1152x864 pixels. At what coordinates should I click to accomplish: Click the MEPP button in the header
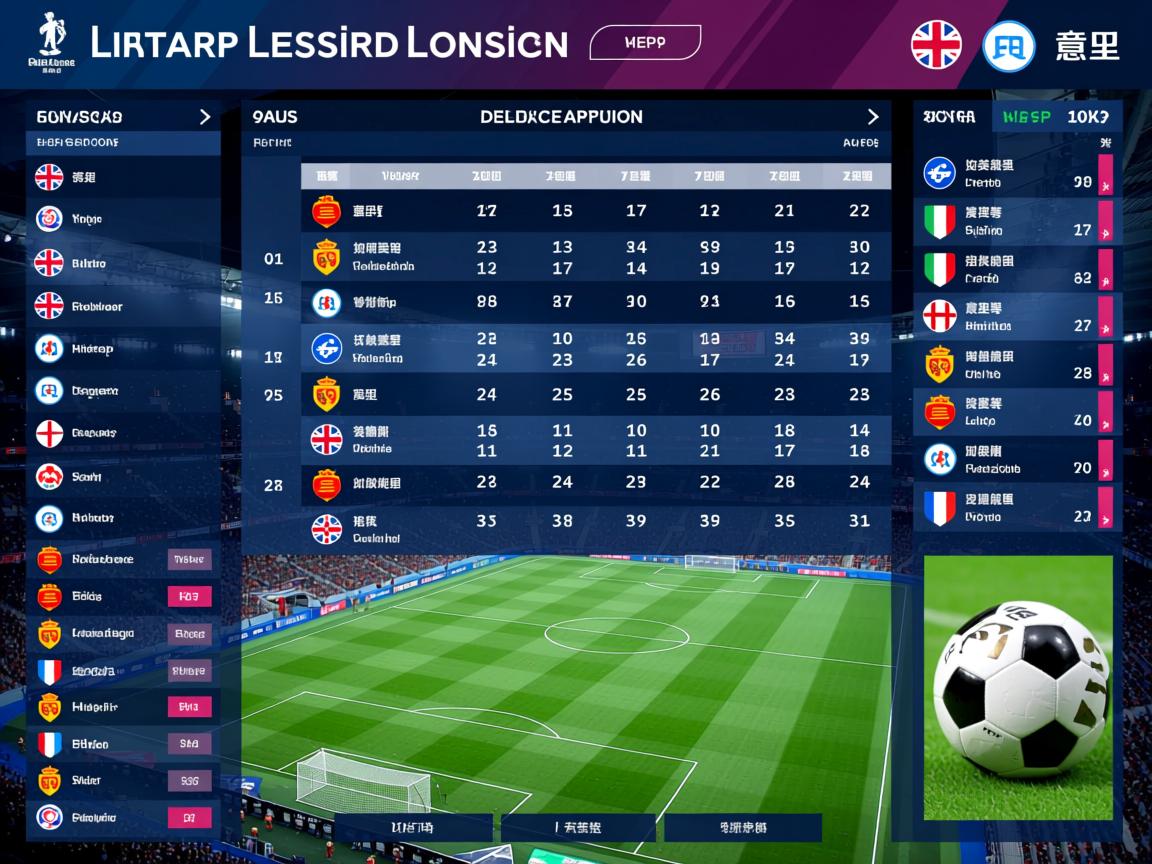pyautogui.click(x=645, y=43)
